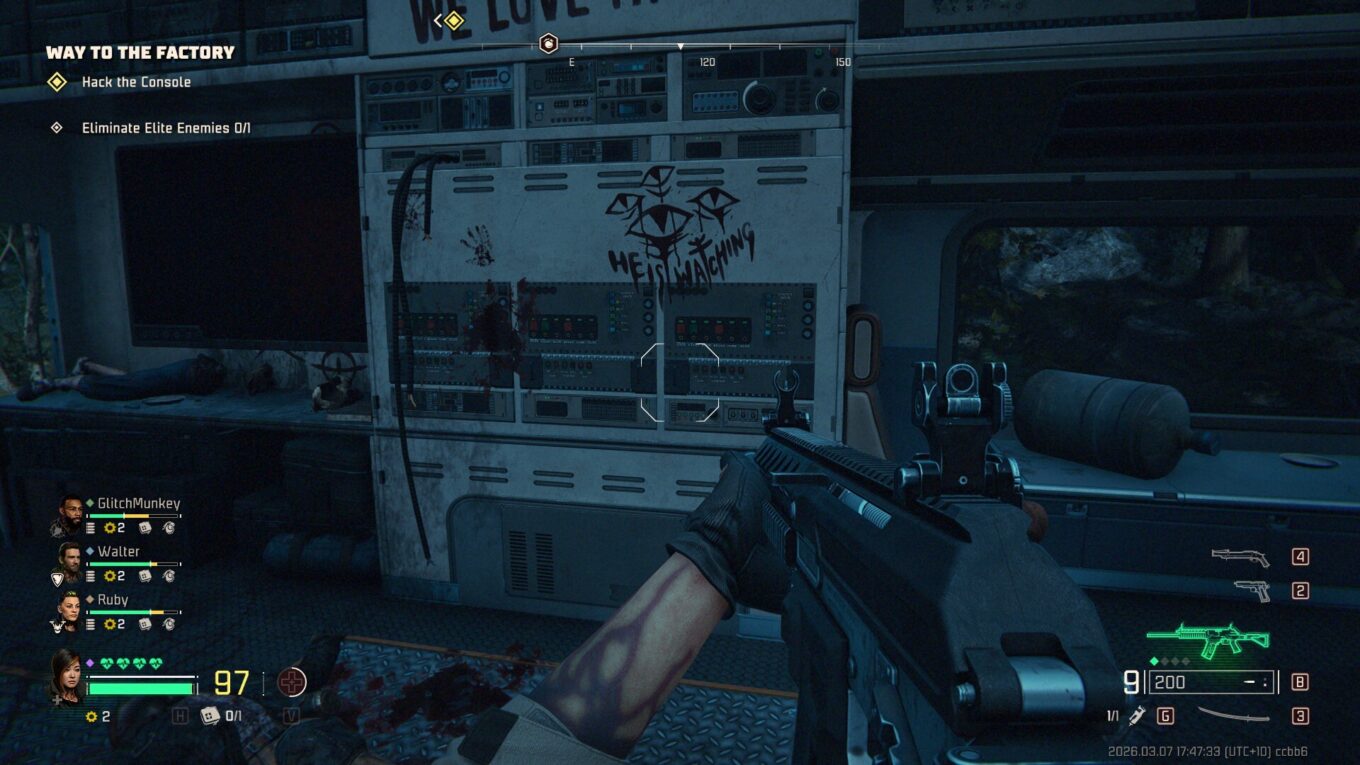Click the hexagon objective marker on compass
This screenshot has height=765, width=1360.
[x=548, y=43]
